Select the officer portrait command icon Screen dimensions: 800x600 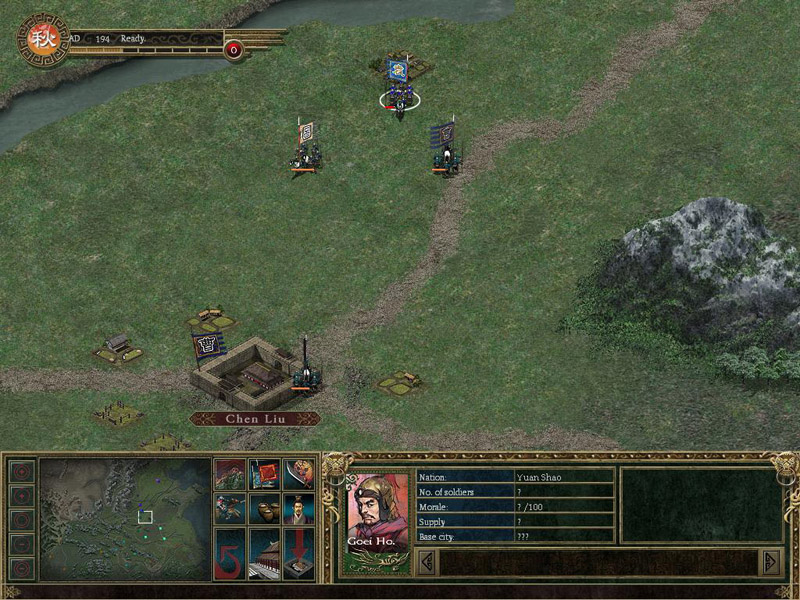click(x=299, y=509)
